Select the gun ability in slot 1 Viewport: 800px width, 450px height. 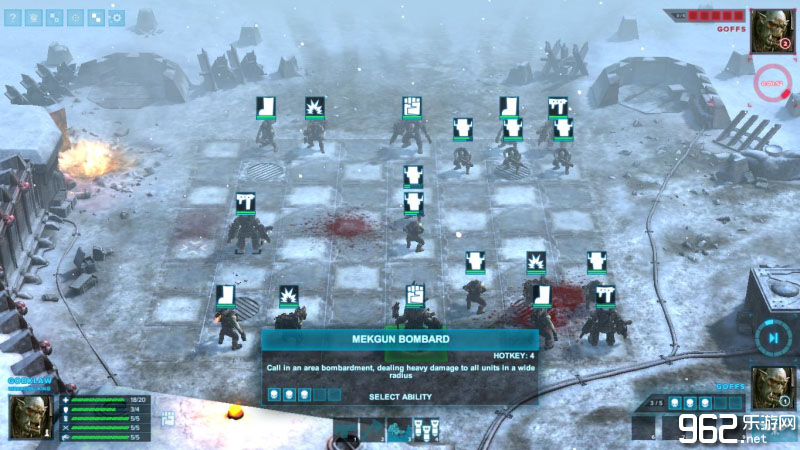click(x=346, y=430)
